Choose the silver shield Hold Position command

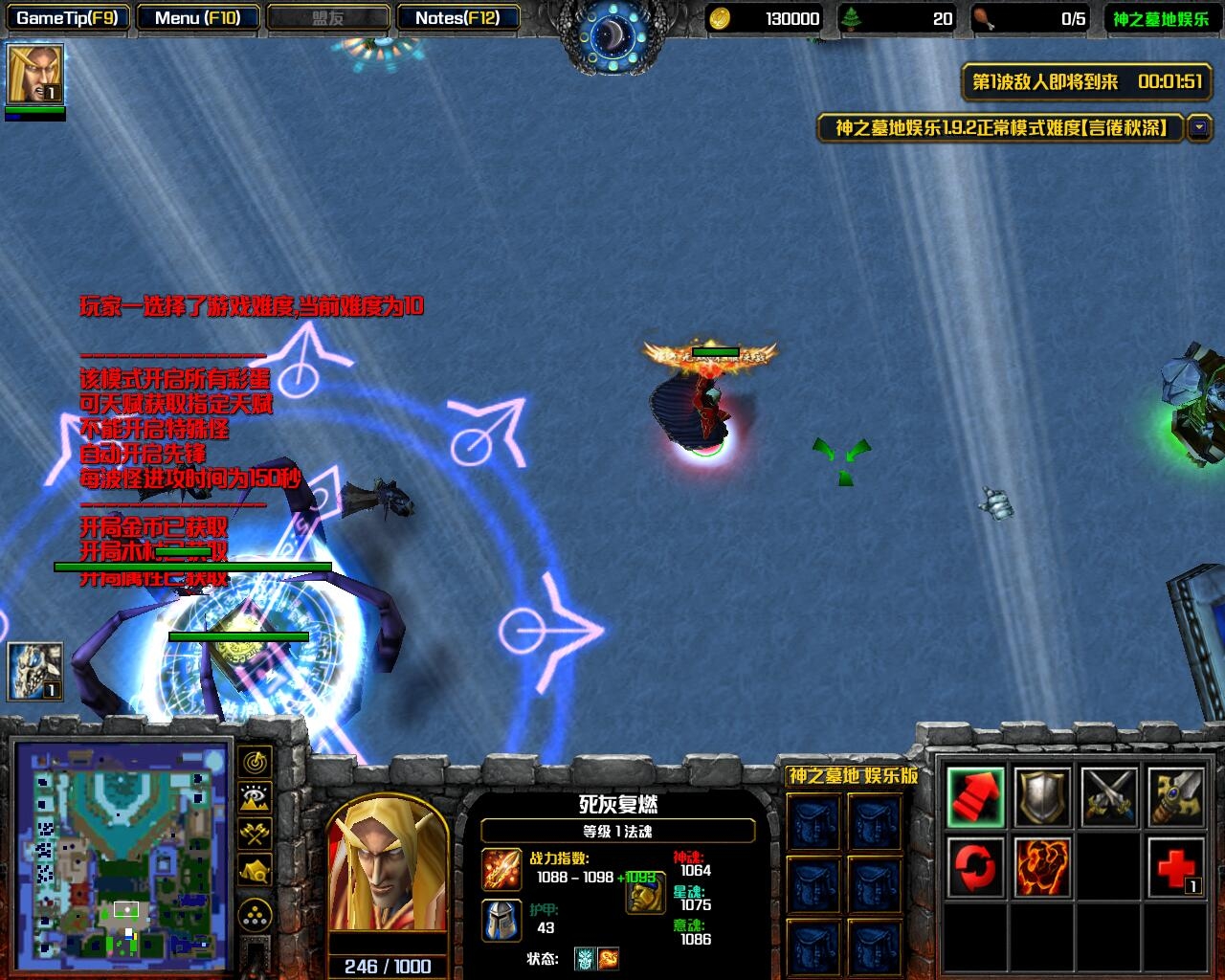tap(1042, 796)
